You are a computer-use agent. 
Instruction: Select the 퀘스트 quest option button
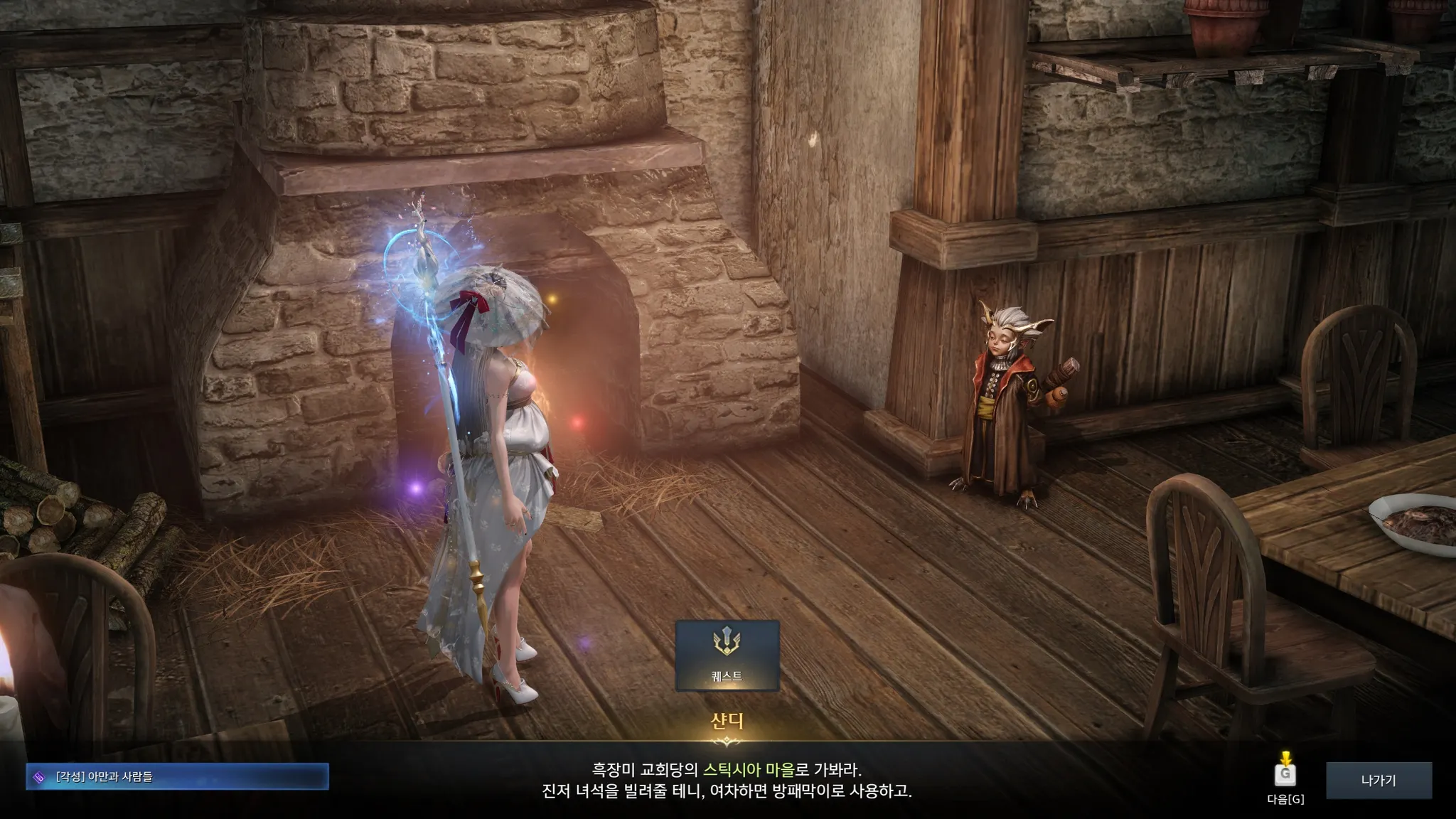point(727,655)
